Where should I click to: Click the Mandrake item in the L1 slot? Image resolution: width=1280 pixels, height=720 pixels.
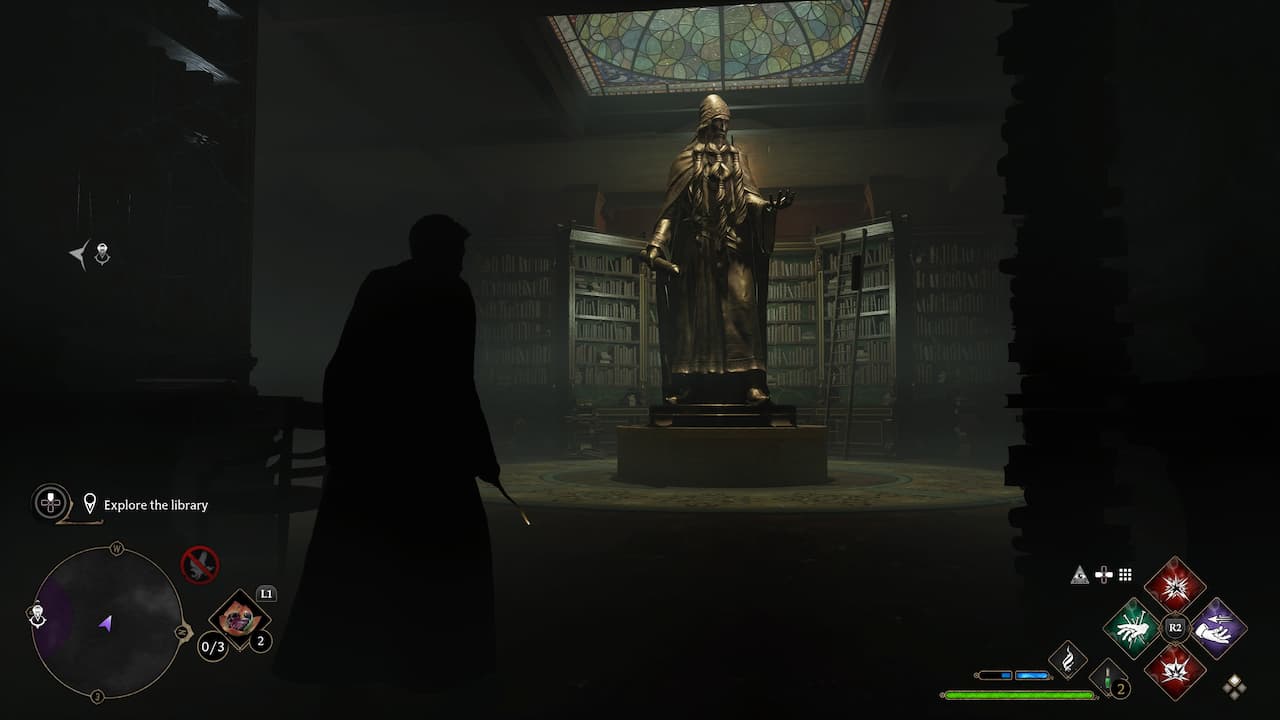(x=238, y=620)
